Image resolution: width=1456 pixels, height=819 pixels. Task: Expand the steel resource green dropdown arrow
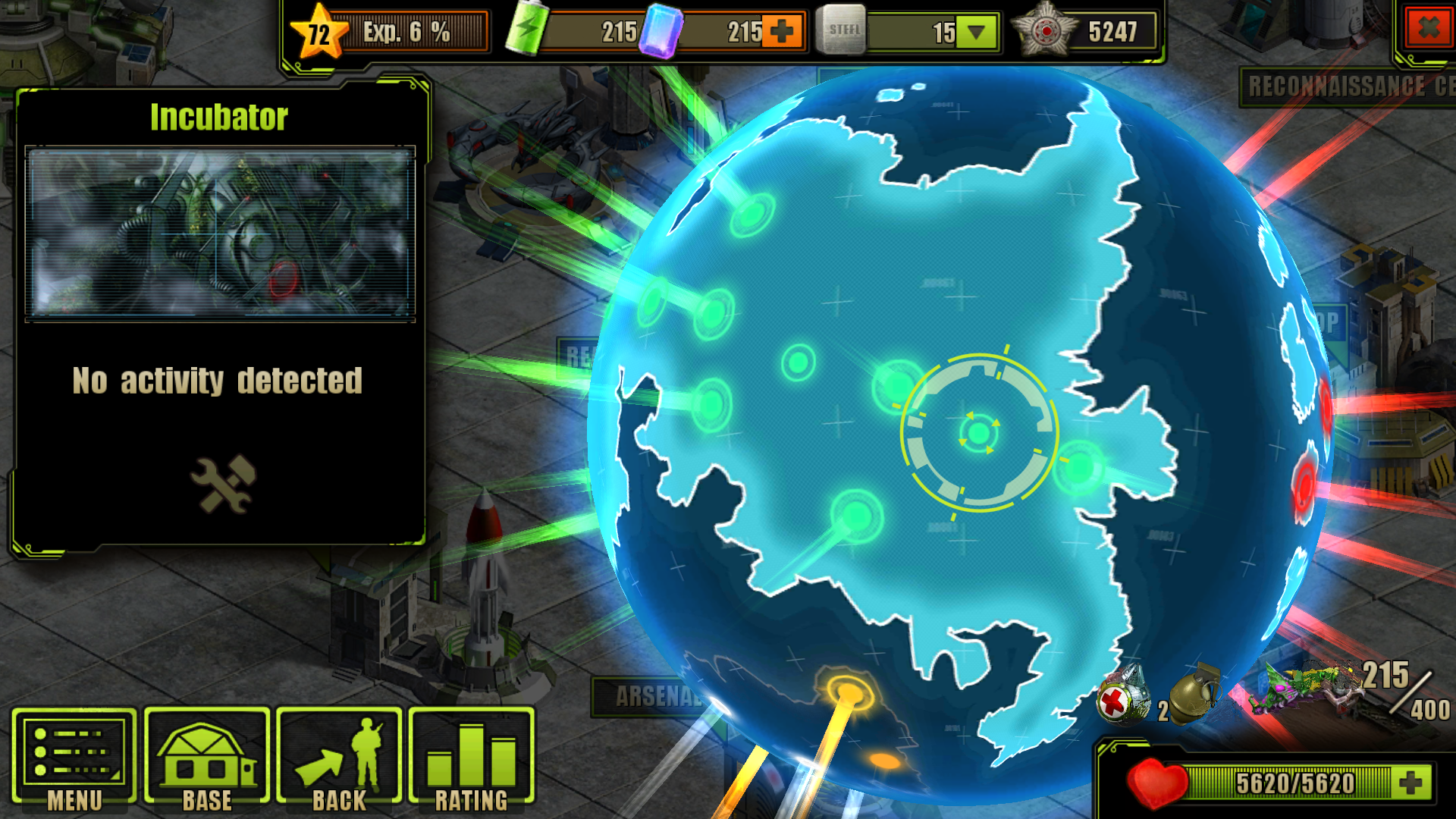tap(976, 33)
